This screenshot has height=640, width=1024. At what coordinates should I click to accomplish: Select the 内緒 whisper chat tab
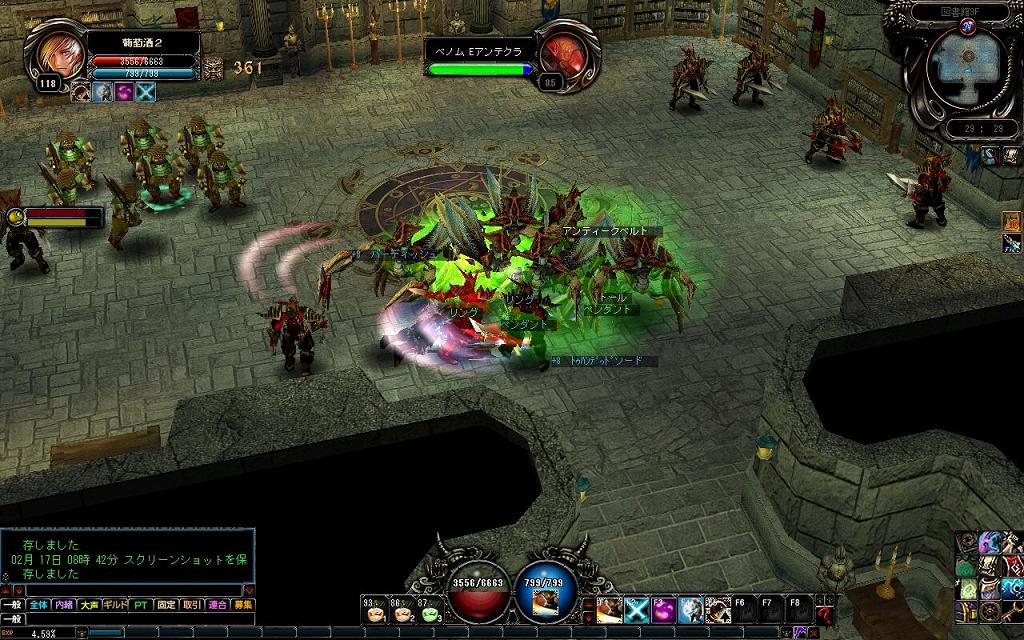click(x=64, y=605)
